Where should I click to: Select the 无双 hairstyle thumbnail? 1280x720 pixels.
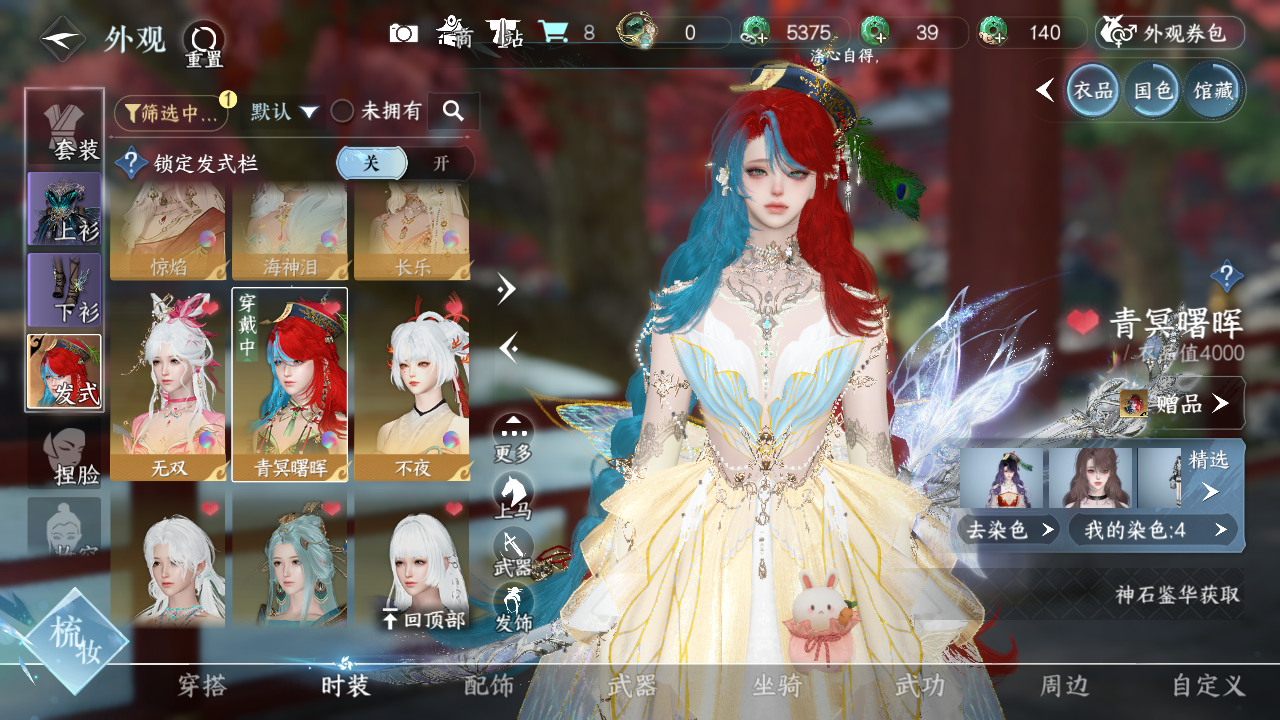pos(169,384)
